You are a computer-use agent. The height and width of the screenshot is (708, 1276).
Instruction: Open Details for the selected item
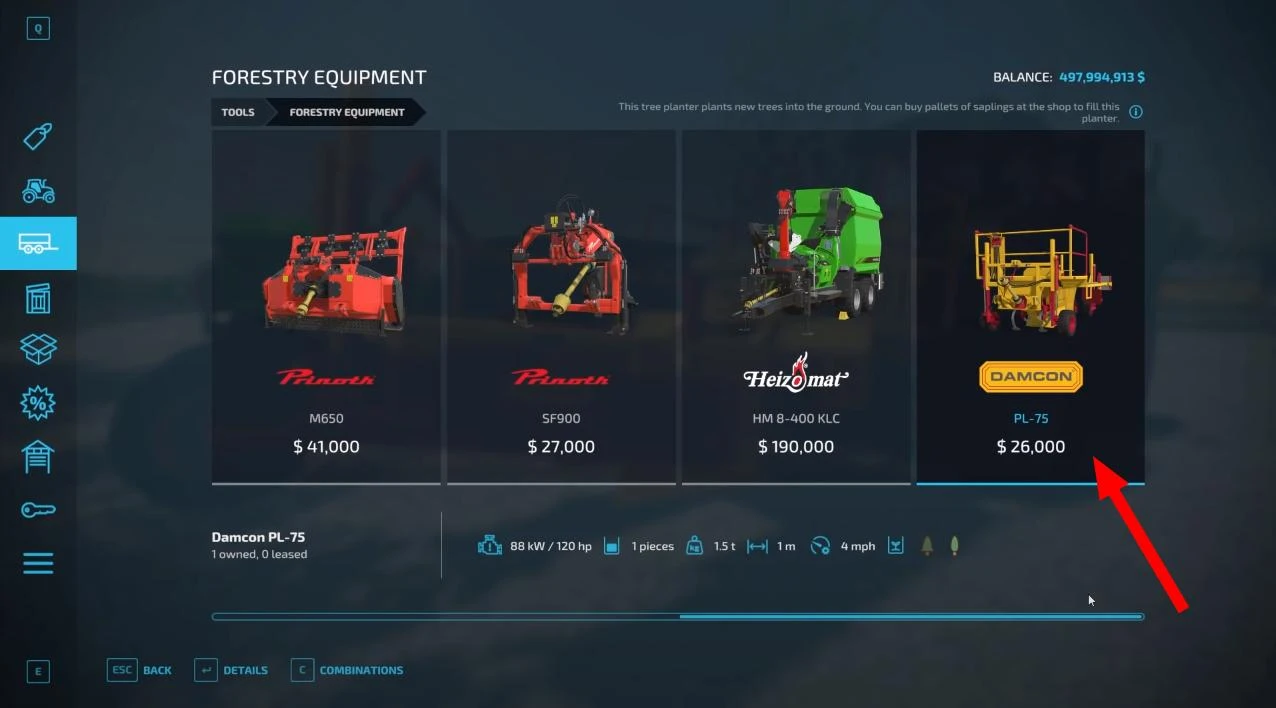[231, 670]
